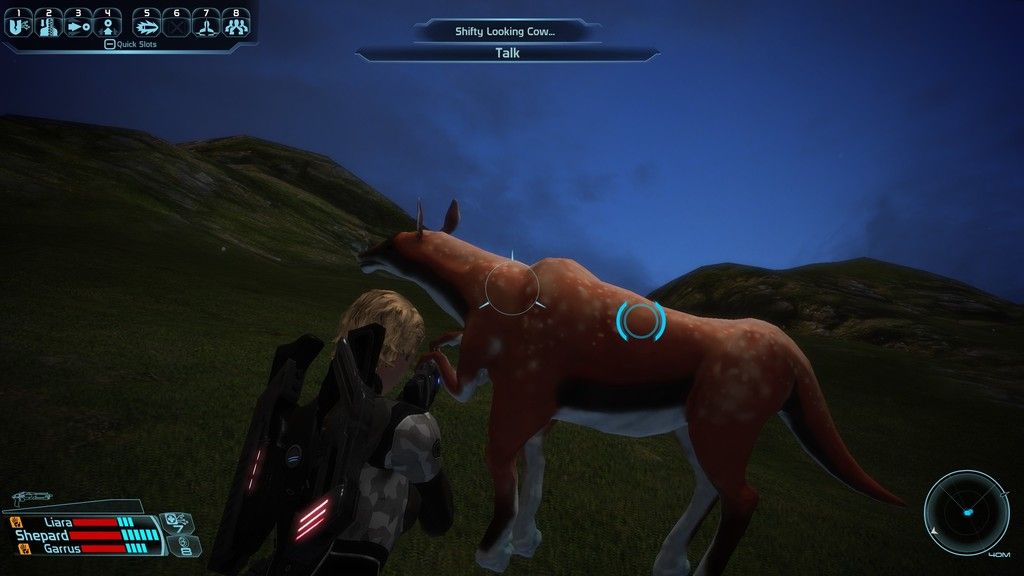Screen dimensions: 1024x576
Task: Click the equipped weapon silhouette icon
Action: 34,497
